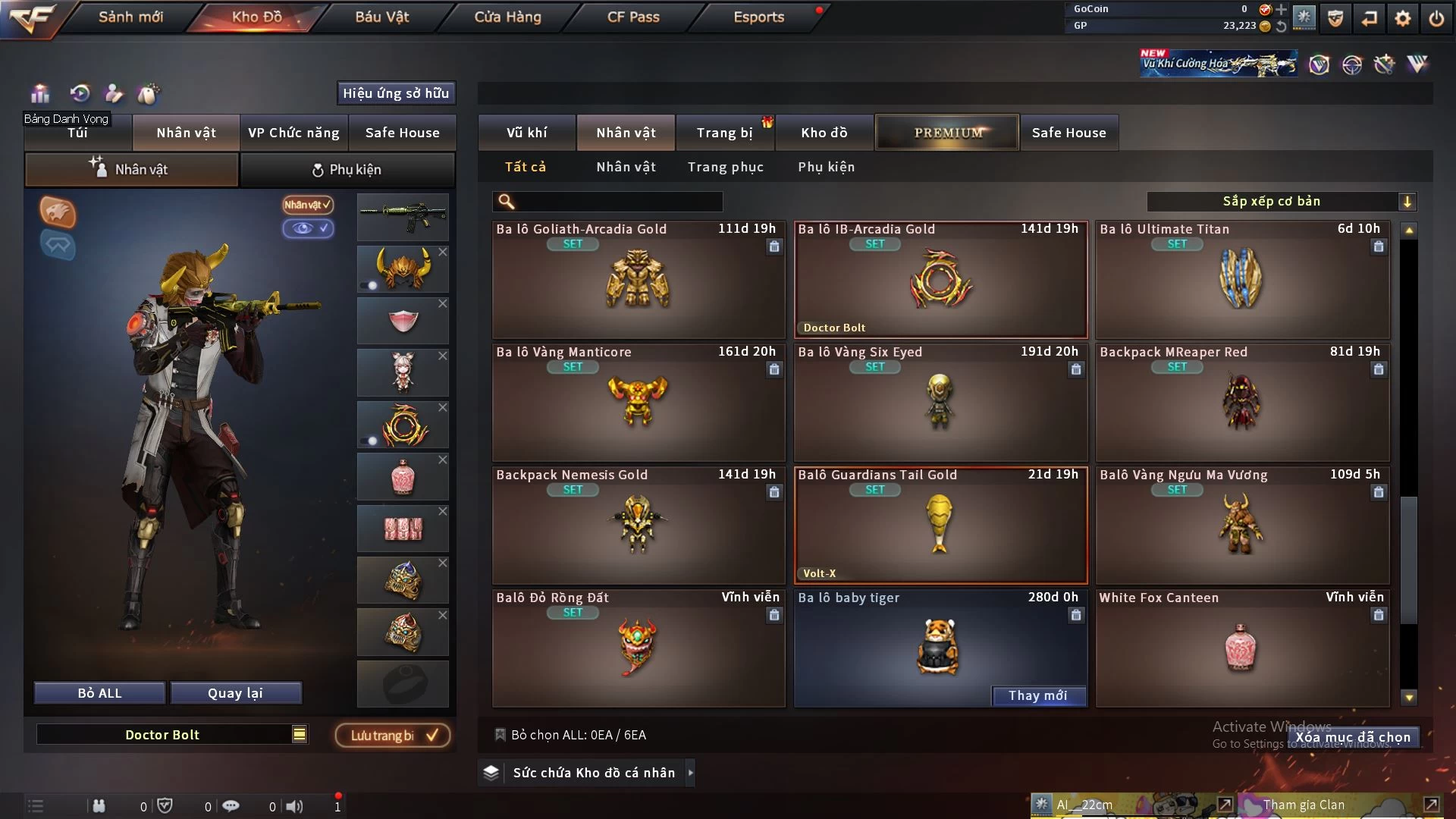Select Balô Vàng Ngưu Ma Vương backpack
Image resolution: width=1456 pixels, height=819 pixels.
point(1241,526)
